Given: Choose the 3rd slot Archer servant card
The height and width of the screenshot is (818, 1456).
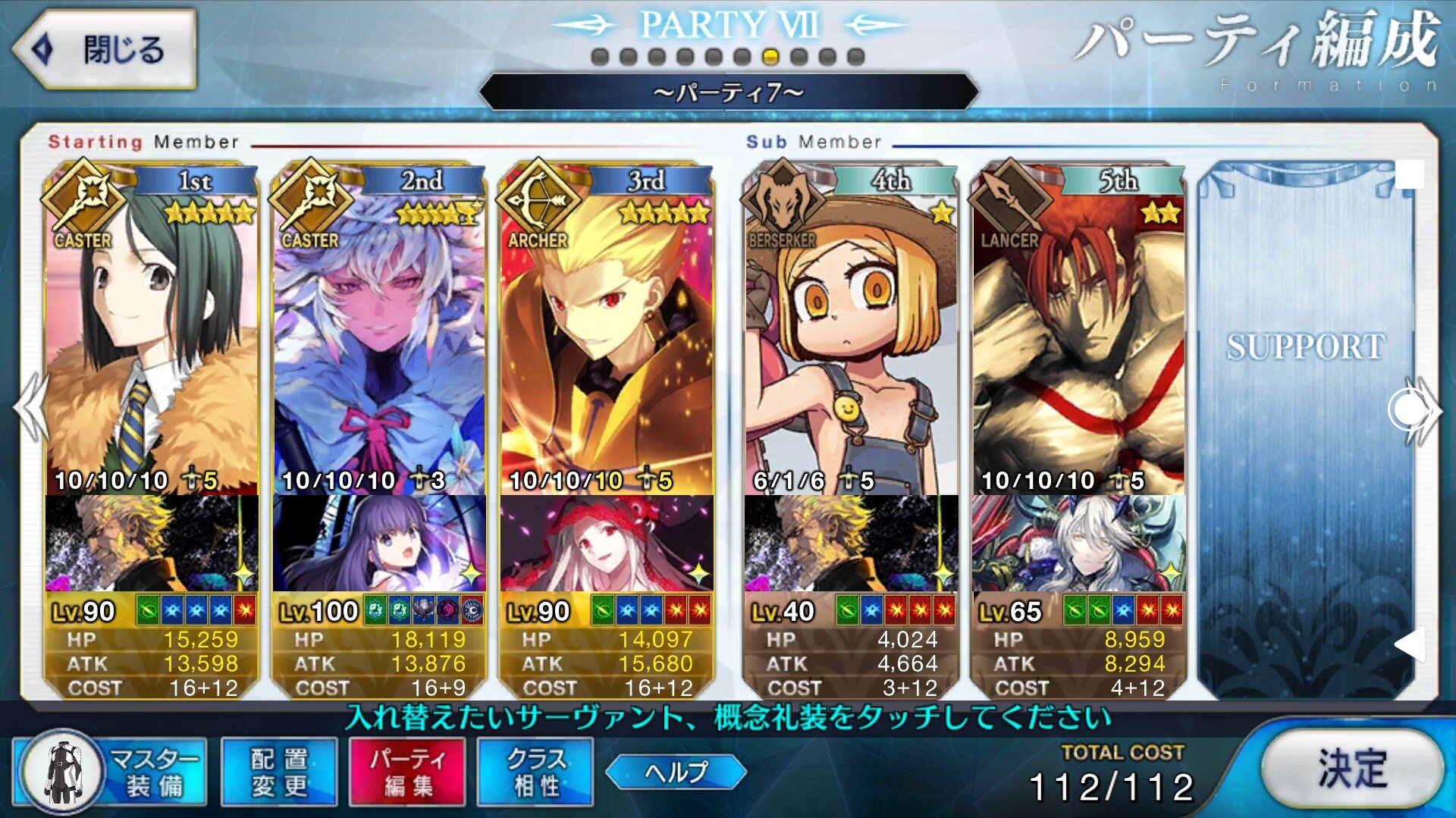Looking at the screenshot, I should [x=607, y=334].
